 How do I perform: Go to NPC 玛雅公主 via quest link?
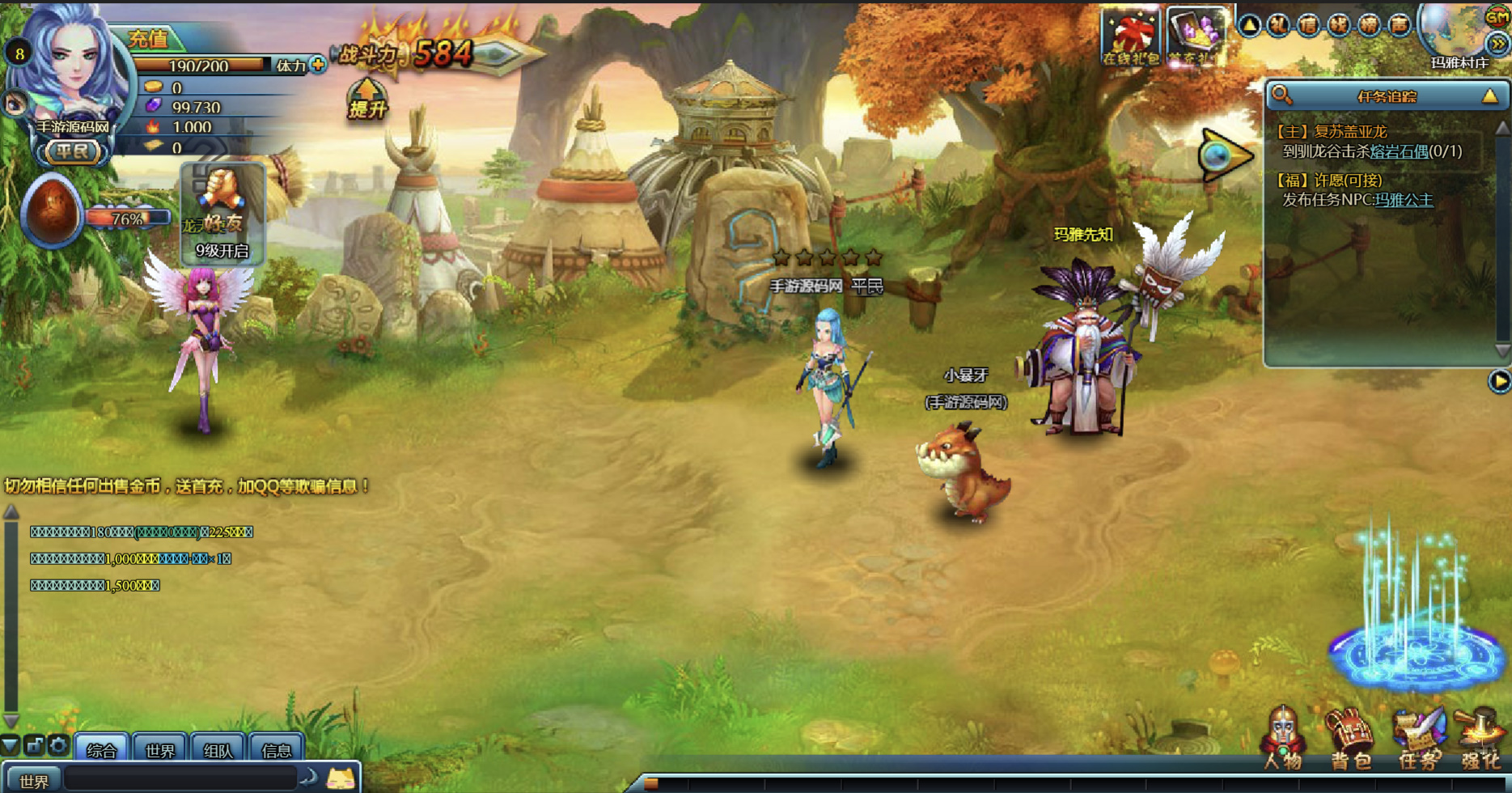(1404, 200)
